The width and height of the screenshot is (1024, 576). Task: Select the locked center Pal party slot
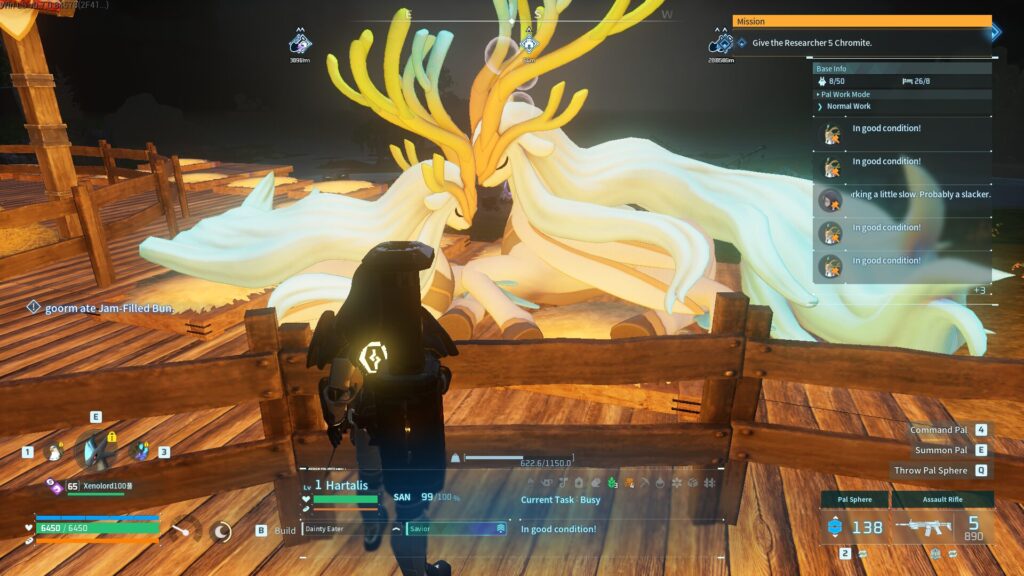[96, 450]
